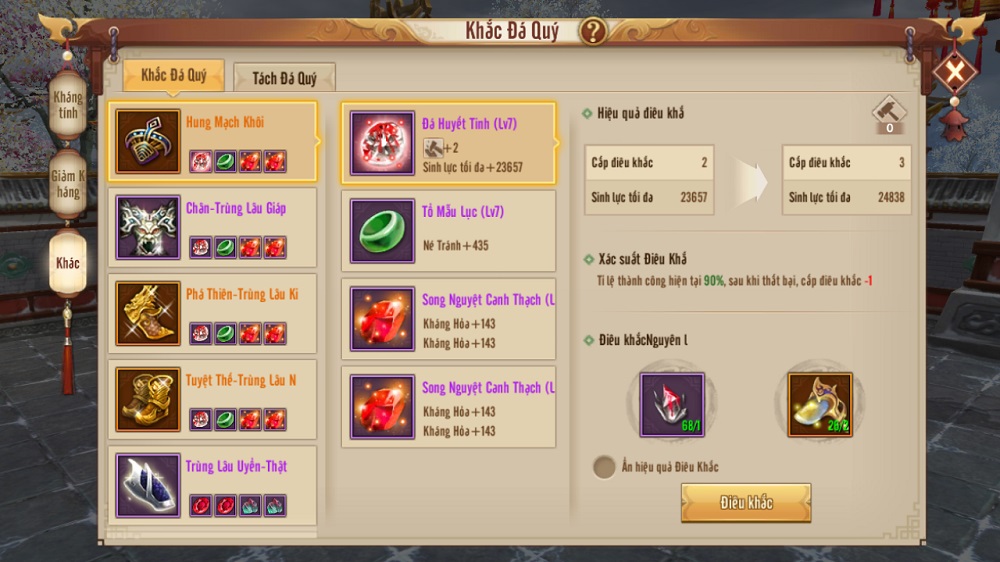Choose the Khác side tab

click(68, 264)
